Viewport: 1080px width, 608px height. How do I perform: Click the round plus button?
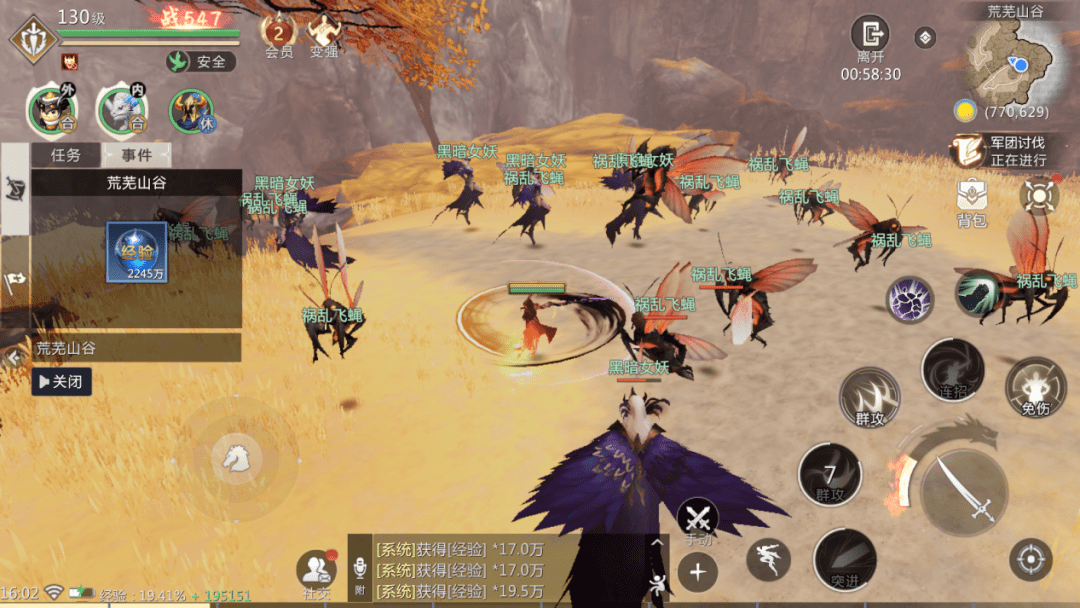pyautogui.click(x=697, y=573)
